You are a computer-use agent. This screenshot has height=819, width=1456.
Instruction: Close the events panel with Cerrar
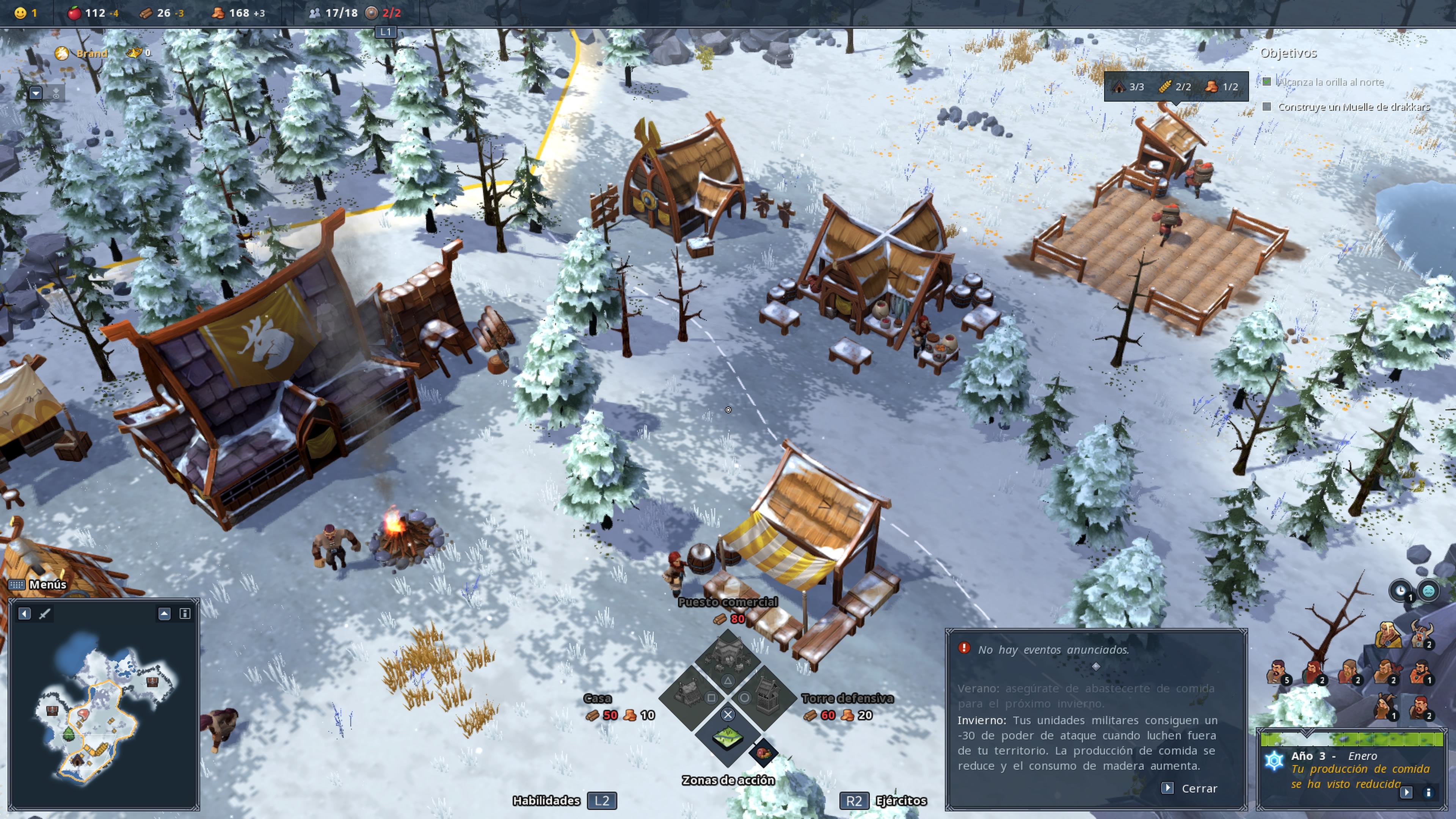coord(1191,788)
